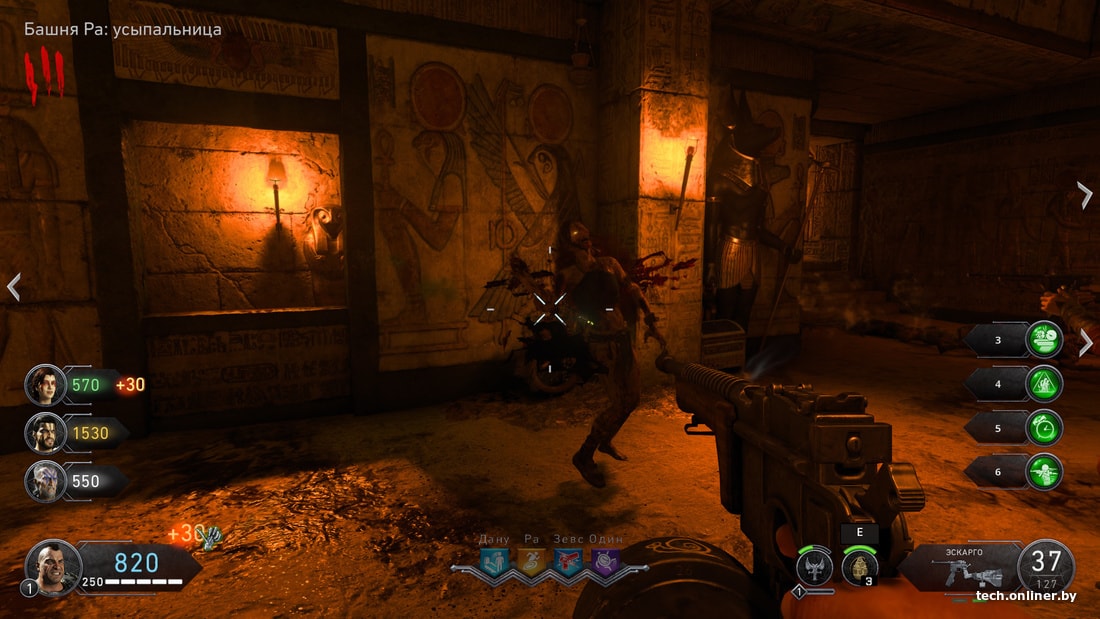The image size is (1100, 619).
Task: Select the grenade equipment icon
Action: tap(860, 567)
